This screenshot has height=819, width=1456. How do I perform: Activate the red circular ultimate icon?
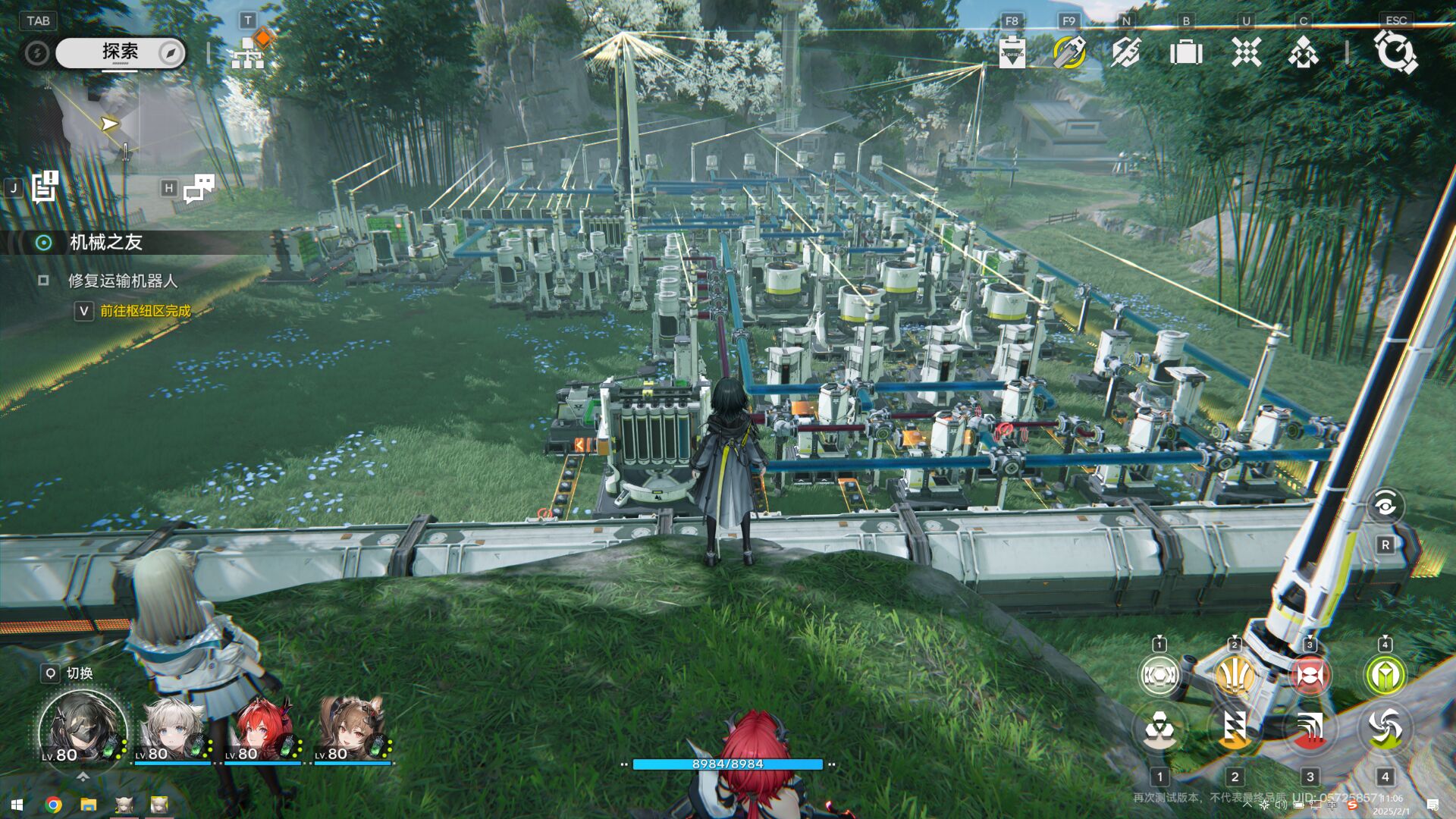tap(1310, 675)
